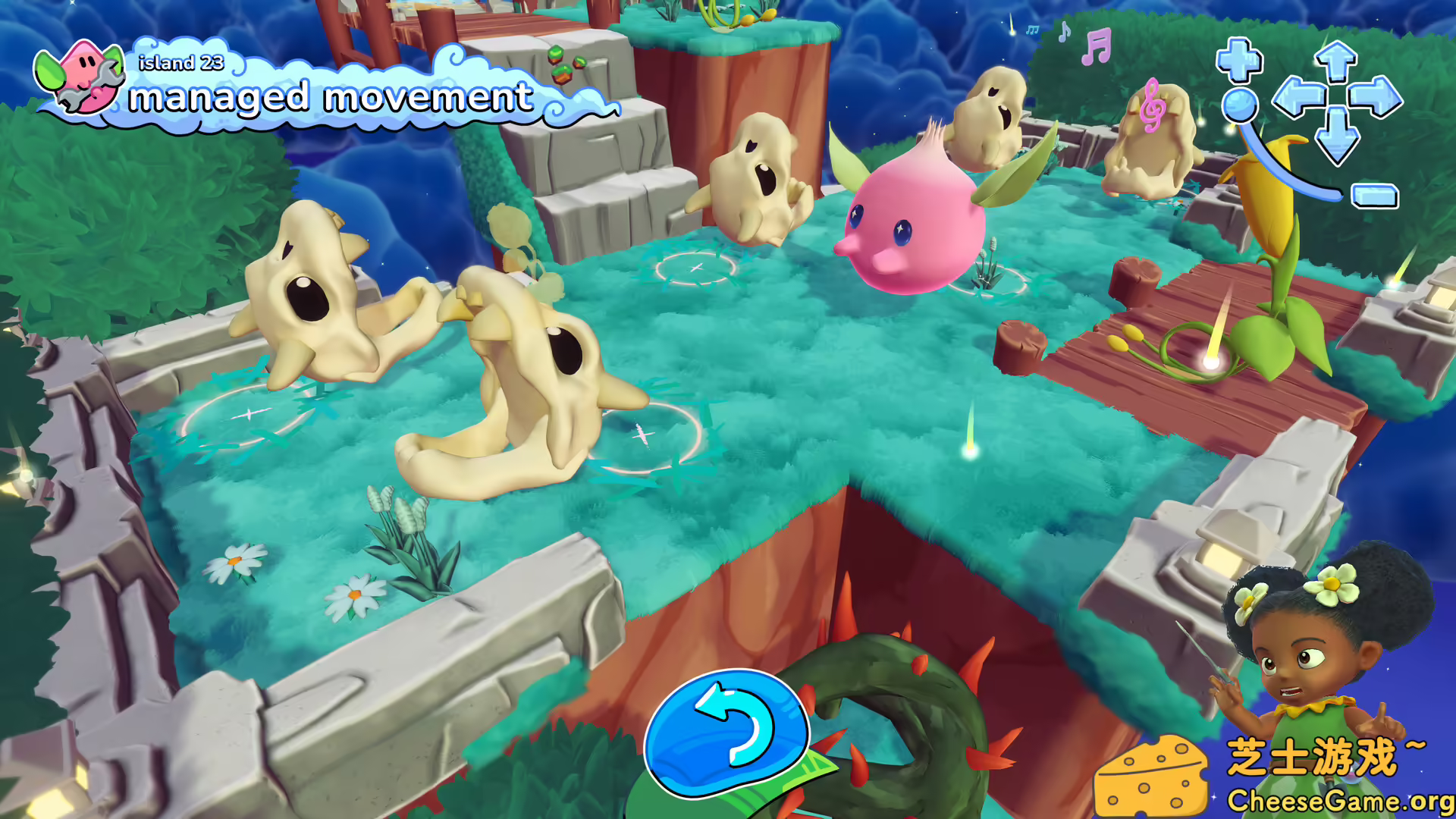Click the blue undo arrow button
This screenshot has width=1456, height=819.
click(x=726, y=731)
